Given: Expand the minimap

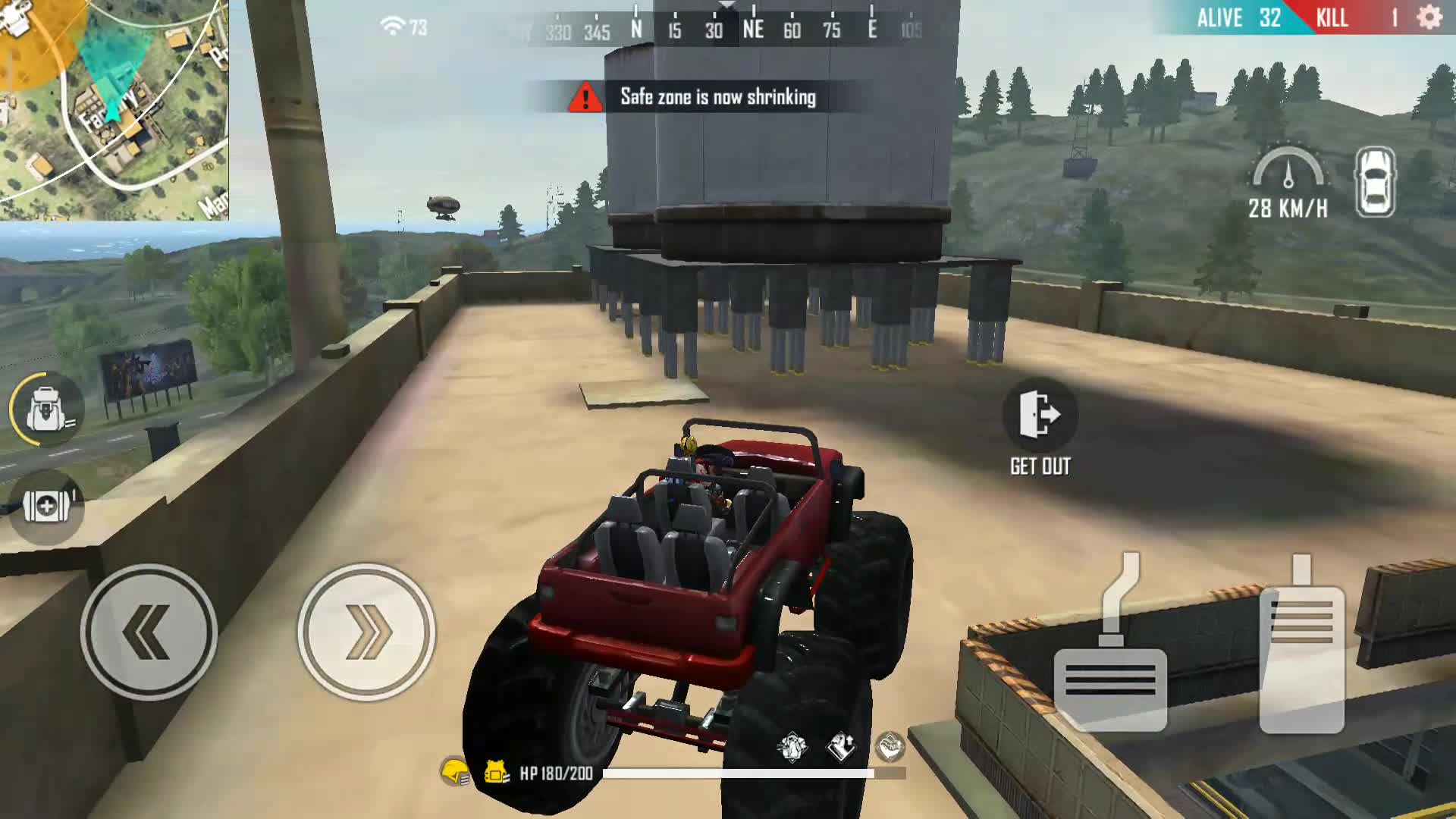Looking at the screenshot, I should coord(114,110).
